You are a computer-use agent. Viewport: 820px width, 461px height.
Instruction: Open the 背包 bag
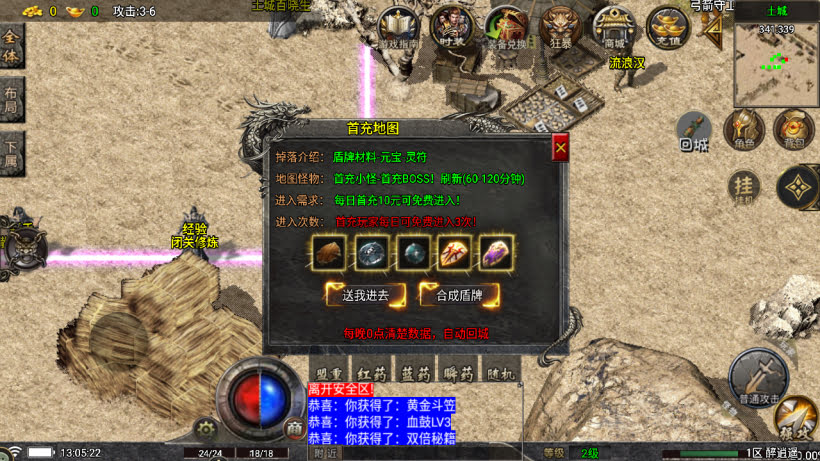793,129
